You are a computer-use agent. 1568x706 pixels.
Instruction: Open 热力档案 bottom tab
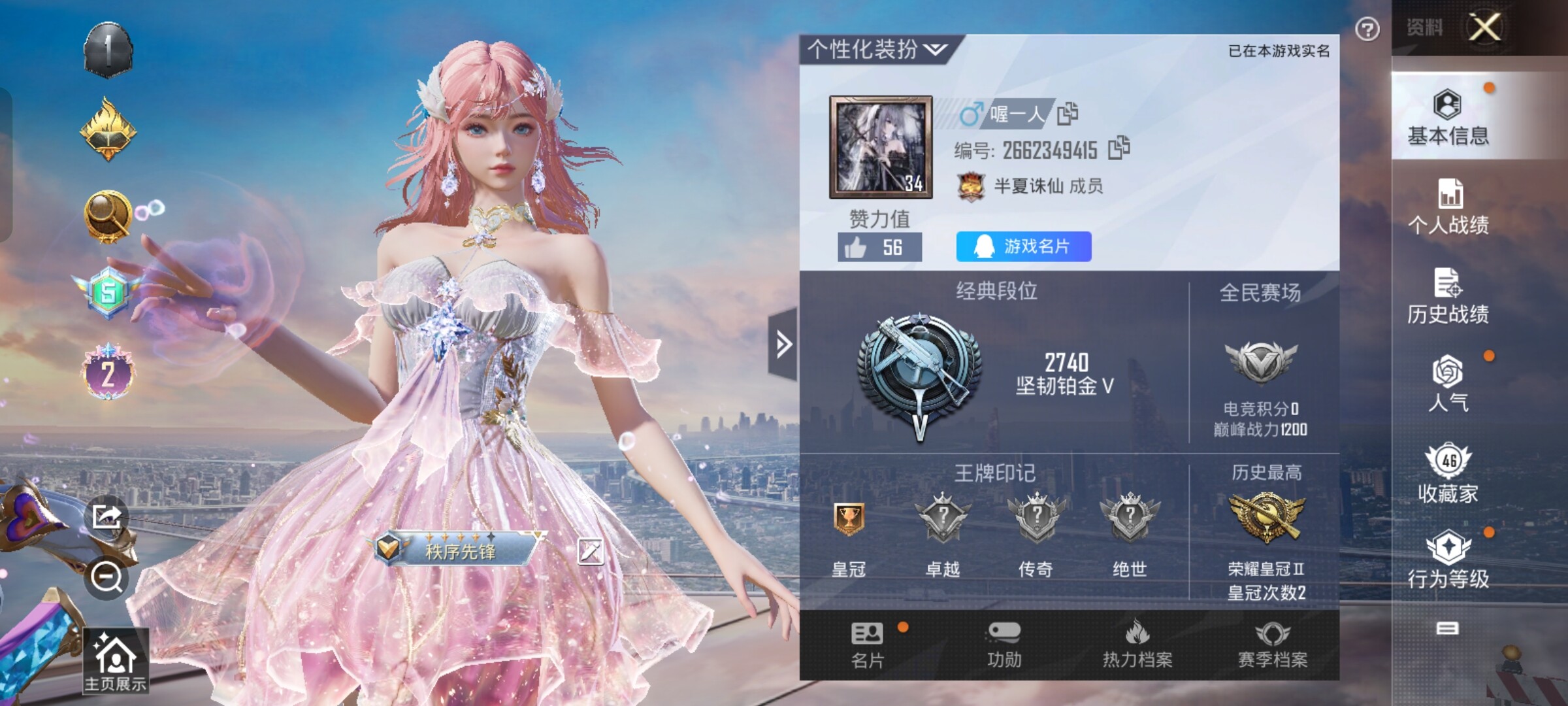click(1137, 645)
